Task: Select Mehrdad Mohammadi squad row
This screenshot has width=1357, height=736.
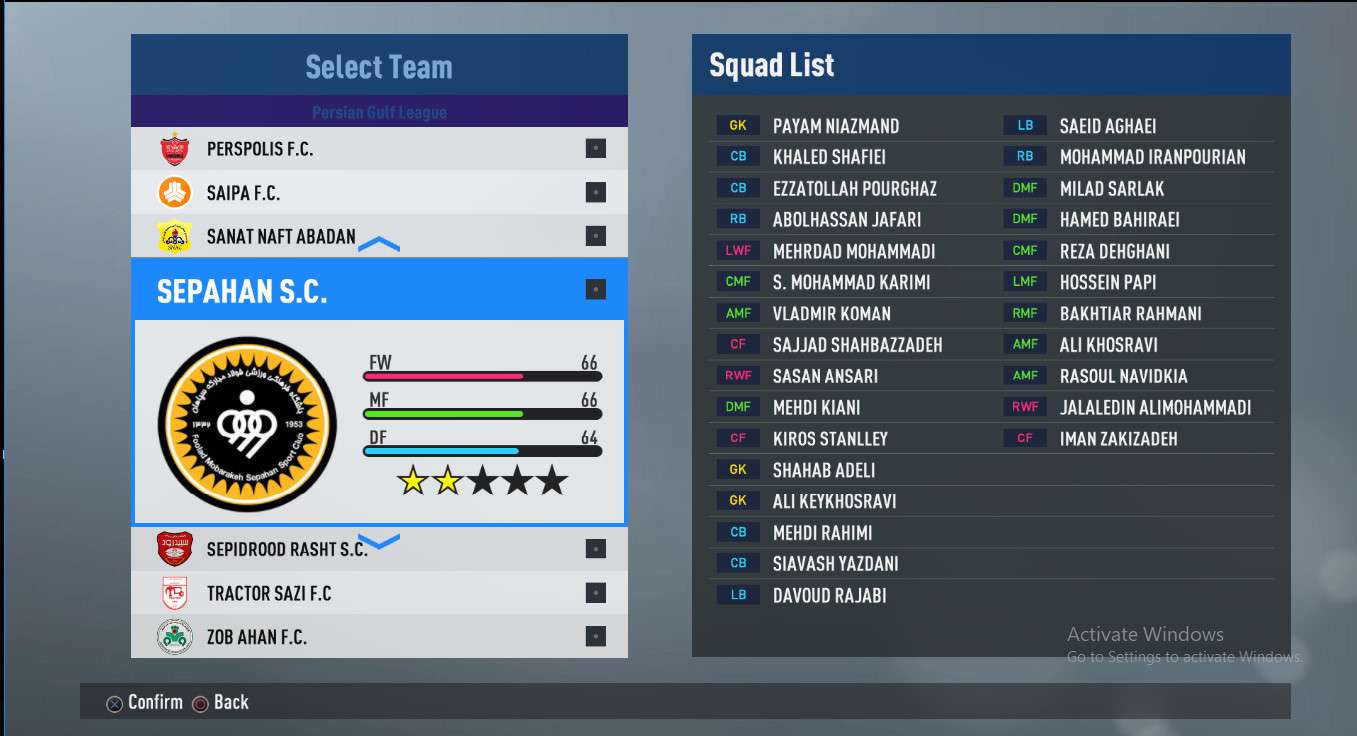Action: pos(853,251)
